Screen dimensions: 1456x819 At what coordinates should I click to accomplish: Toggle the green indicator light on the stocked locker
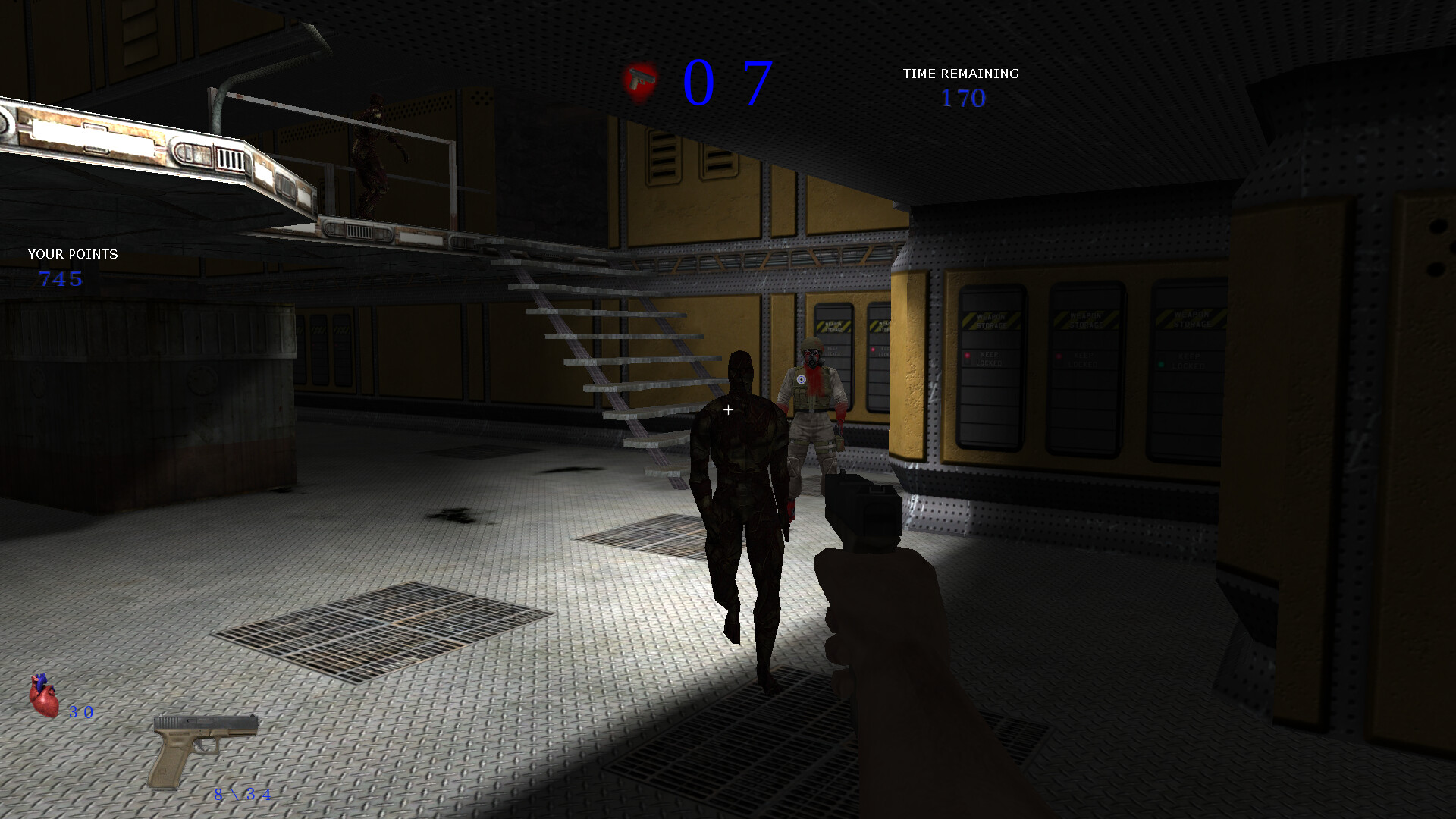tap(1161, 363)
